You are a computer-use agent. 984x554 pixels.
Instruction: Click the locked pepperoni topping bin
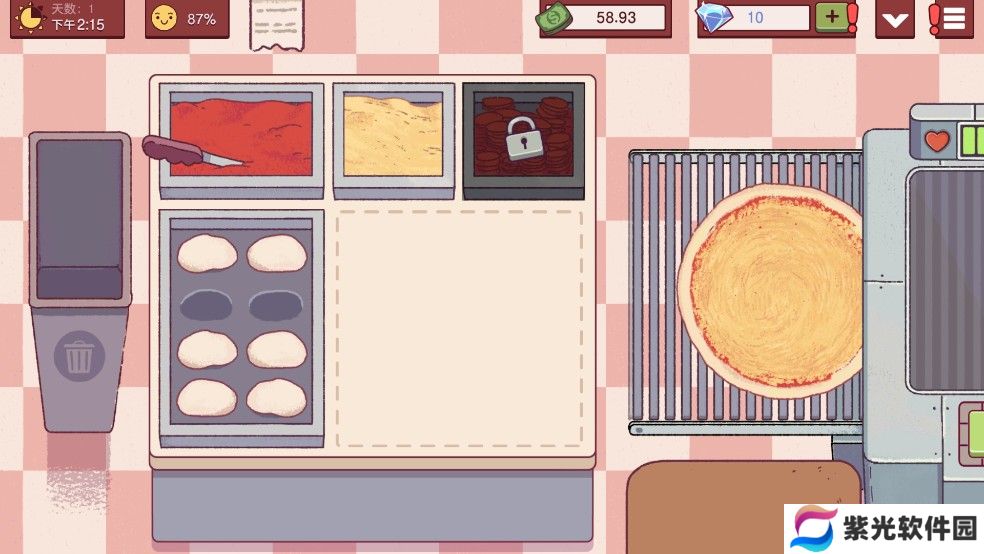[x=522, y=137]
